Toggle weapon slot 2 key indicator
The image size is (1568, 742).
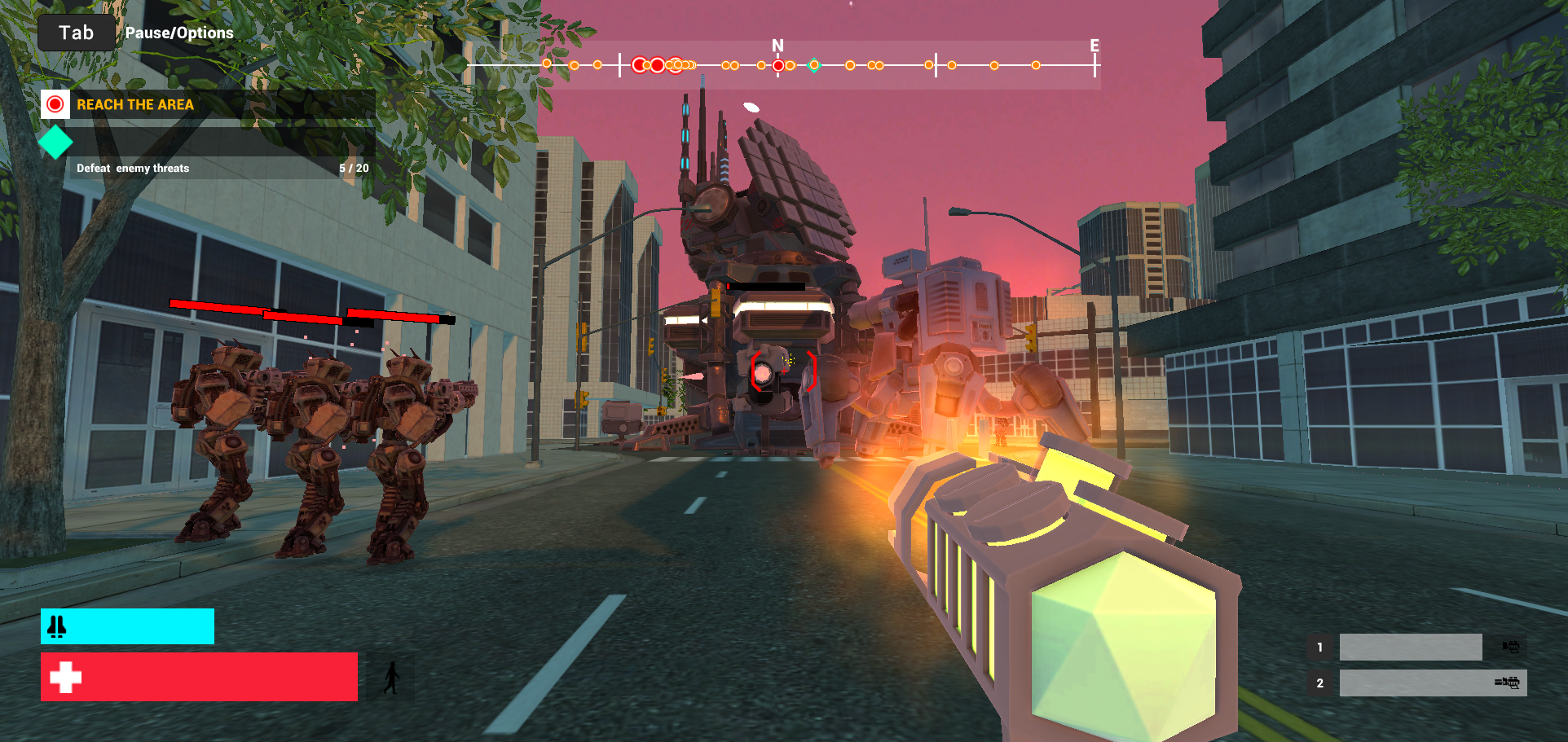tap(1320, 683)
